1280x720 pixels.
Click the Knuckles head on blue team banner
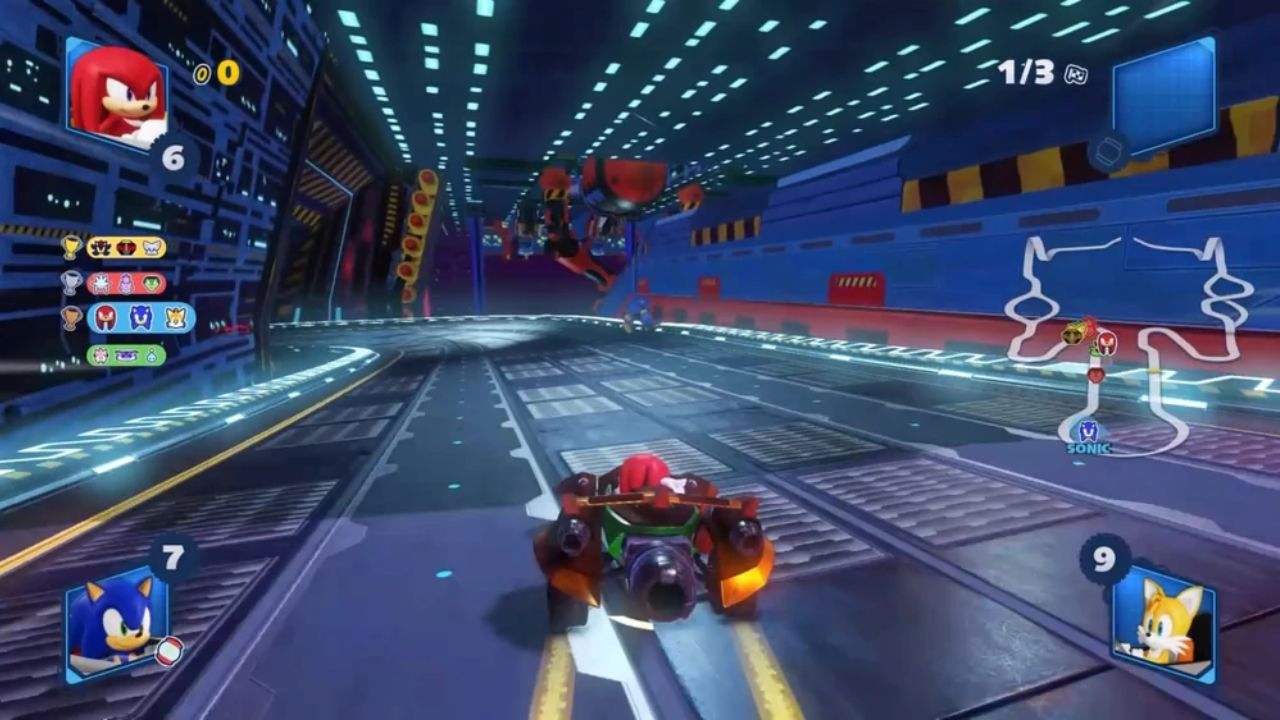105,318
